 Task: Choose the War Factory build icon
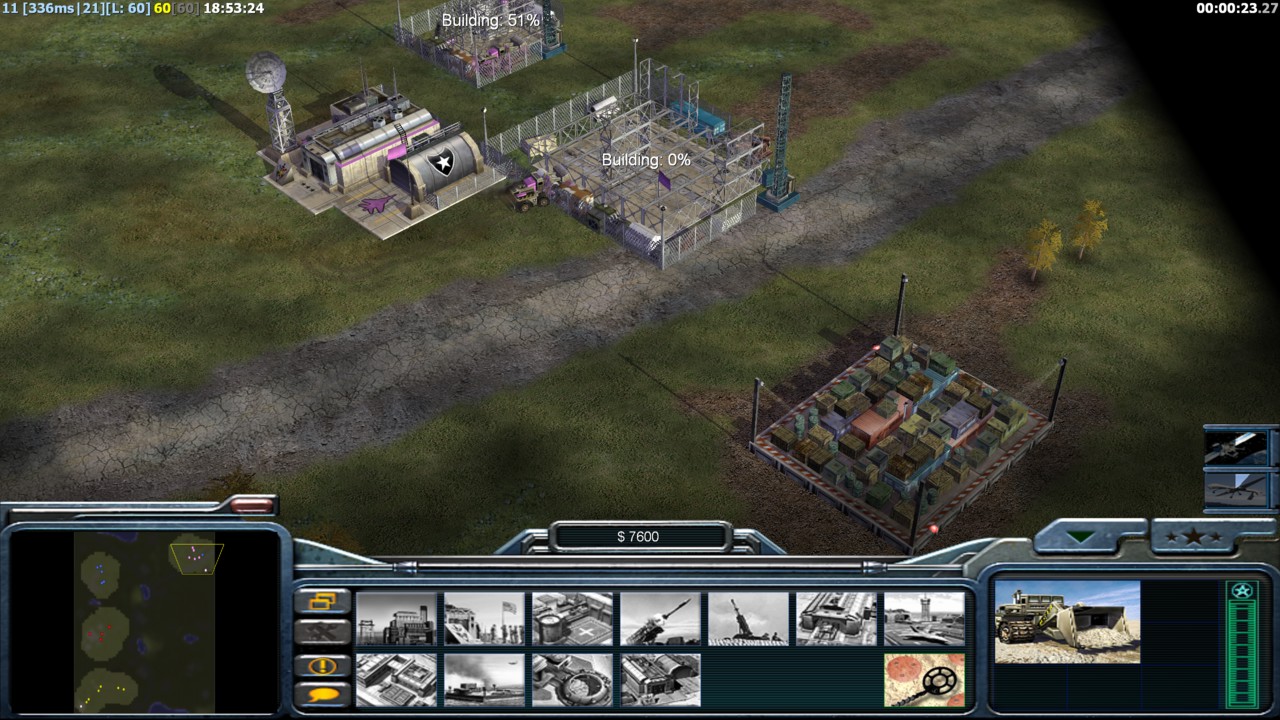coord(836,619)
